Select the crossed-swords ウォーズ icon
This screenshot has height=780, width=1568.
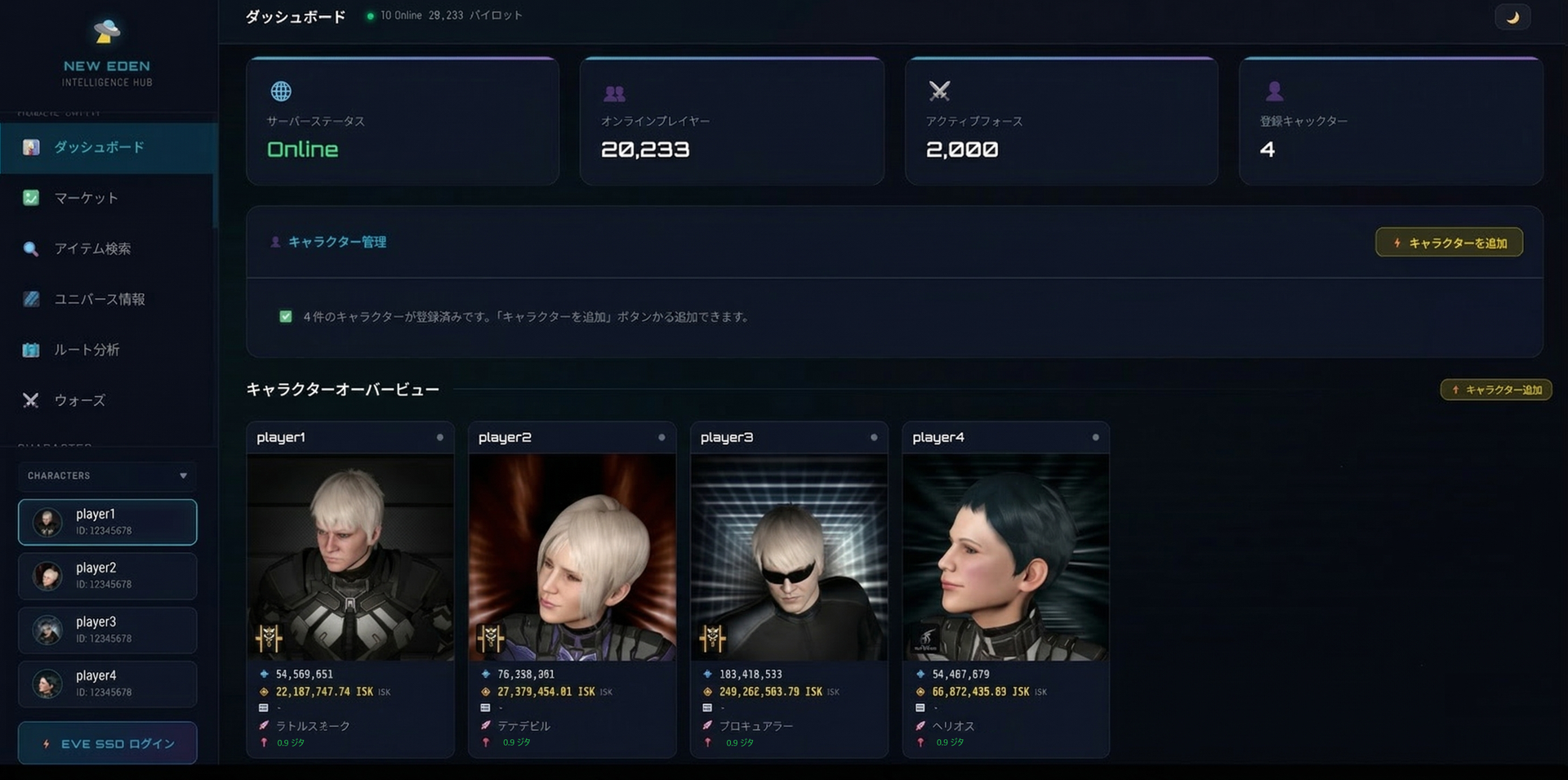[31, 400]
